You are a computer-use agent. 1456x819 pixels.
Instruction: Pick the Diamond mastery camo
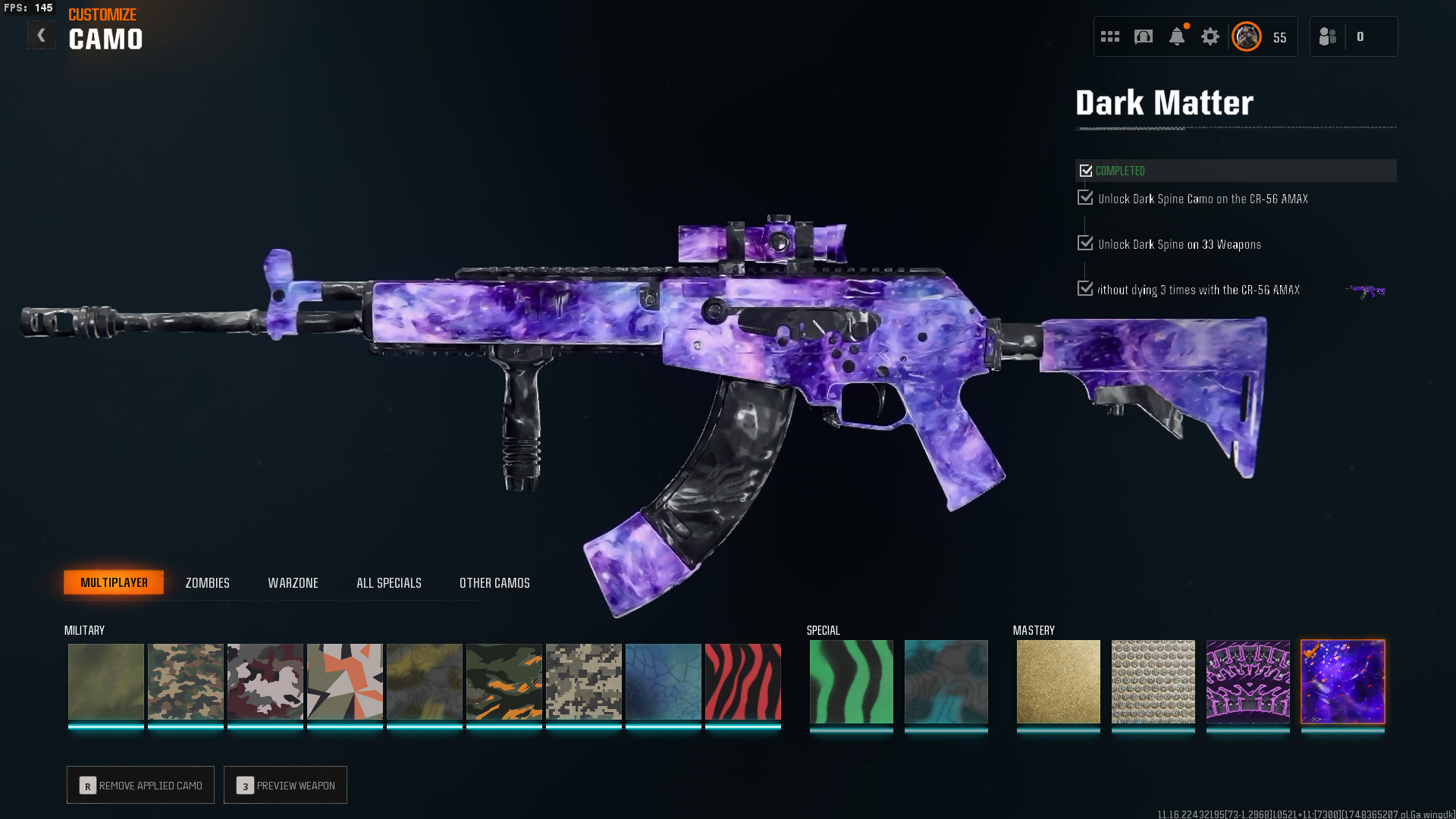pyautogui.click(x=1153, y=682)
